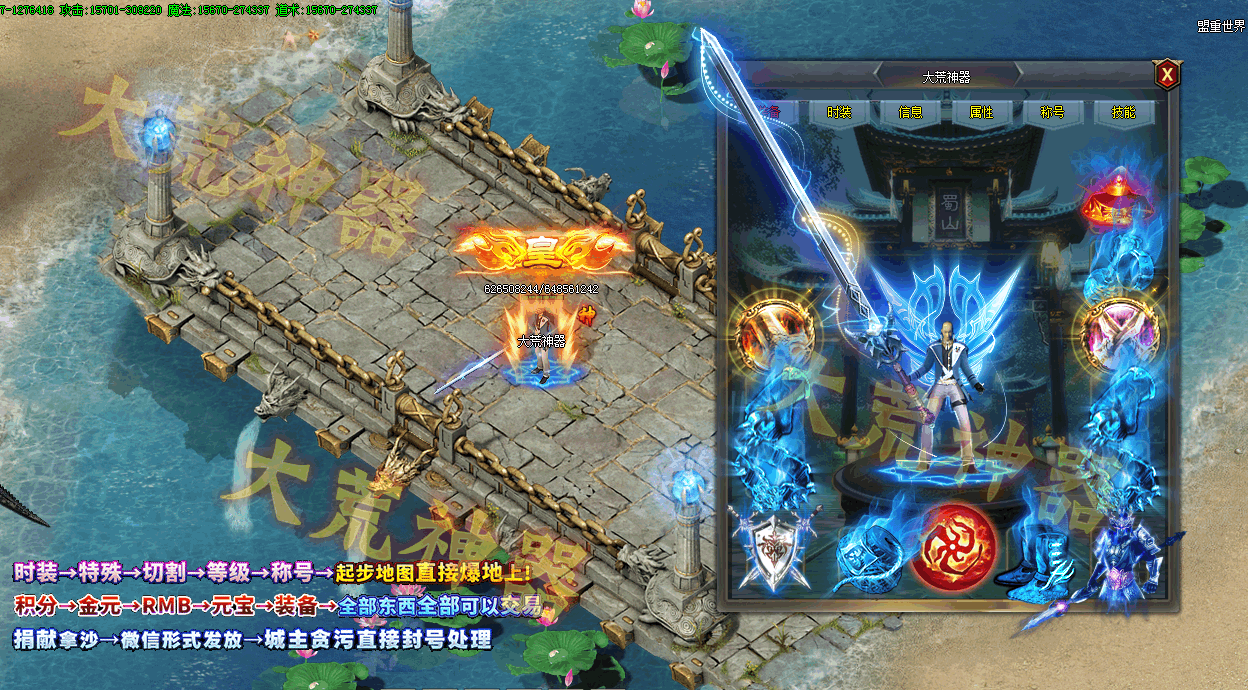Select the 称号 tab
1248x690 pixels.
click(x=1053, y=112)
